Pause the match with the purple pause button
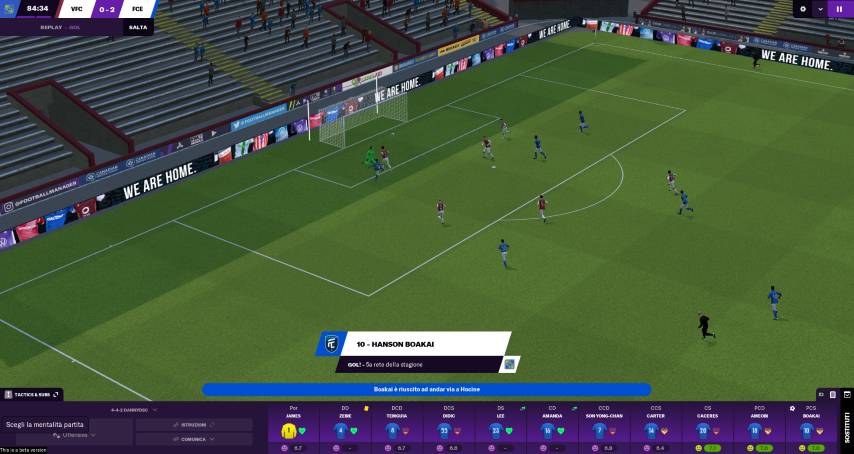 (x=838, y=9)
